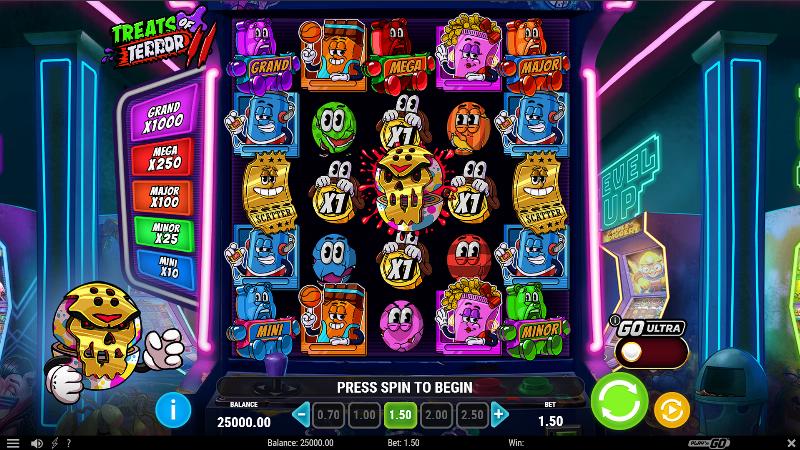The width and height of the screenshot is (800, 450).
Task: Pick the 2.50 bet value
Action: (x=469, y=414)
